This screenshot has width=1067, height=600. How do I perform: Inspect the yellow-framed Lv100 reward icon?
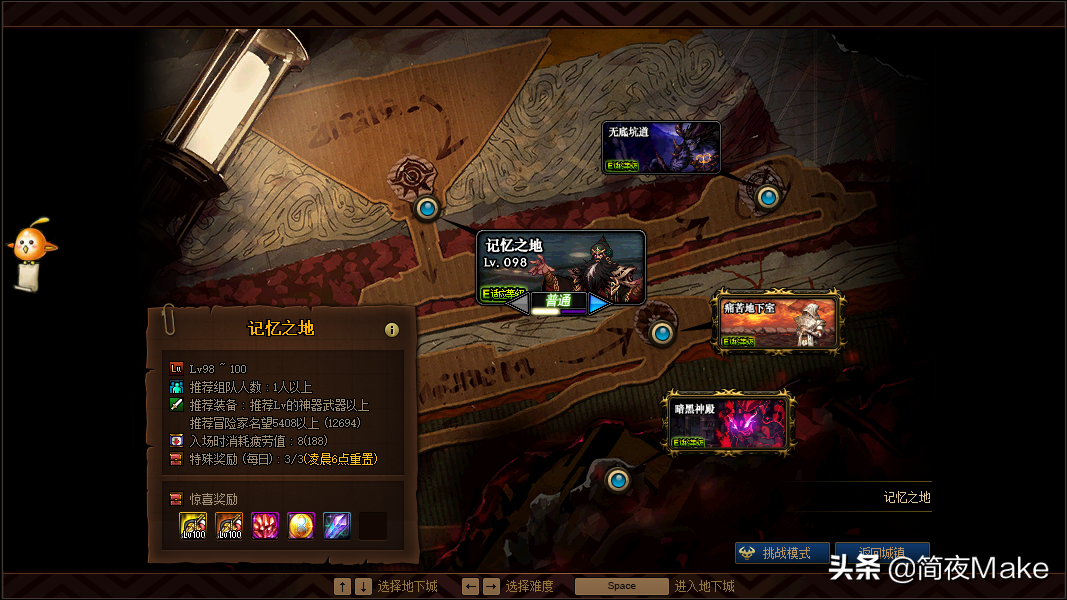point(193,525)
